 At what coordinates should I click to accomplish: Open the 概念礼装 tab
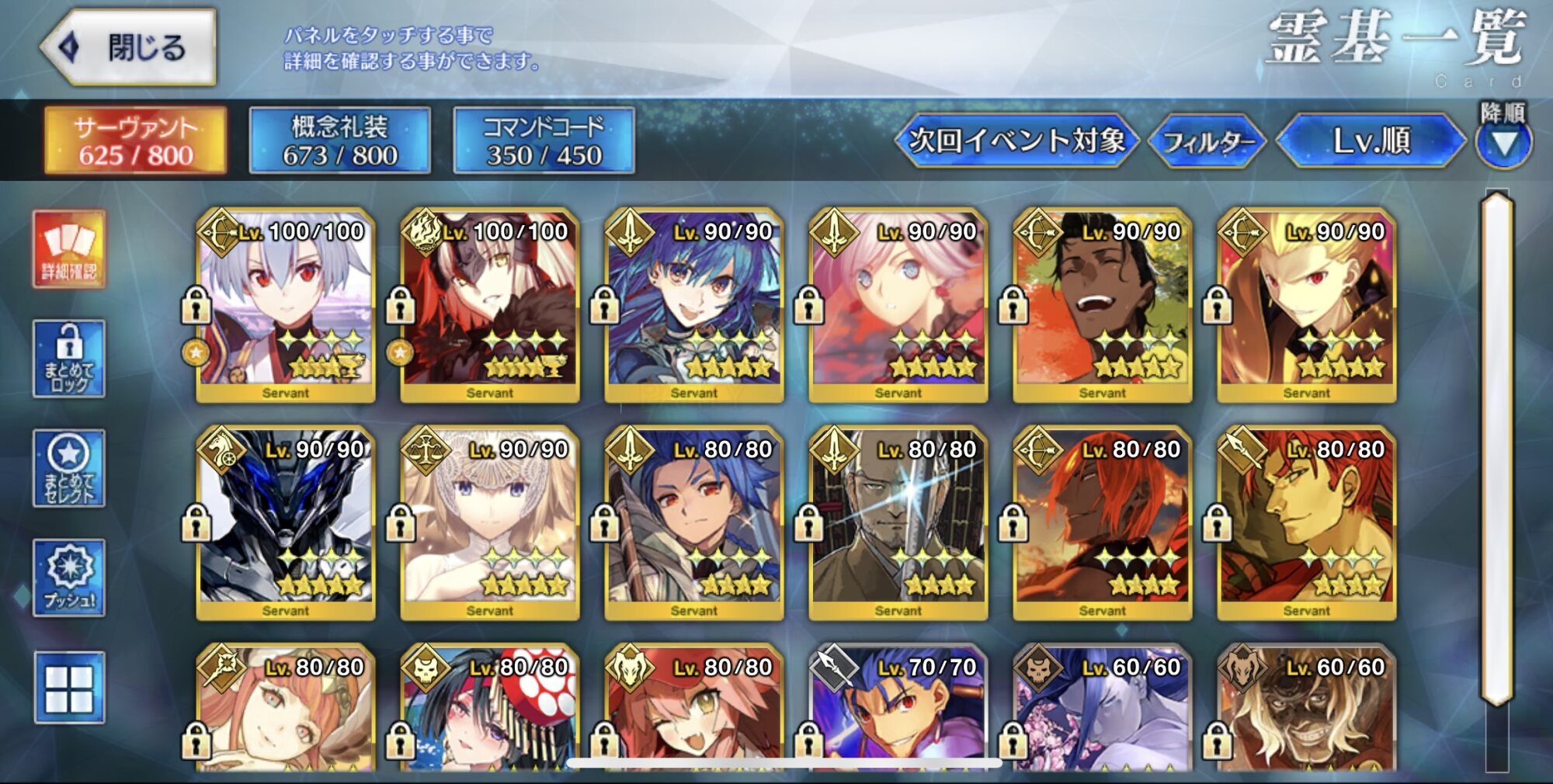pos(340,140)
